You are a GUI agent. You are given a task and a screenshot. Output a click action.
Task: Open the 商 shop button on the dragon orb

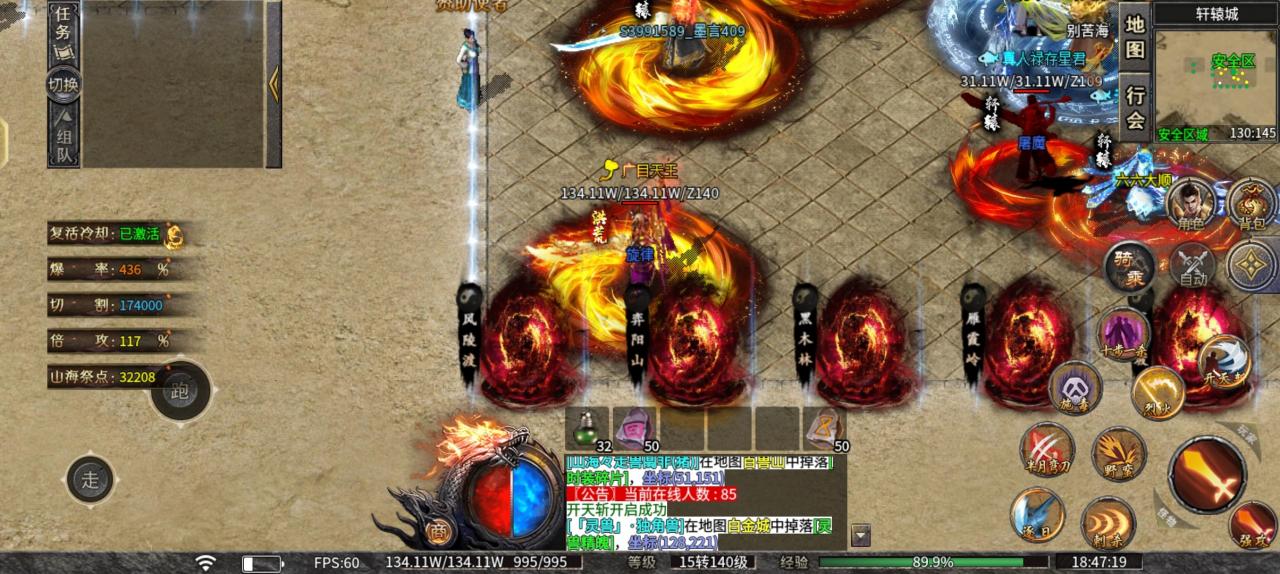pos(436,531)
